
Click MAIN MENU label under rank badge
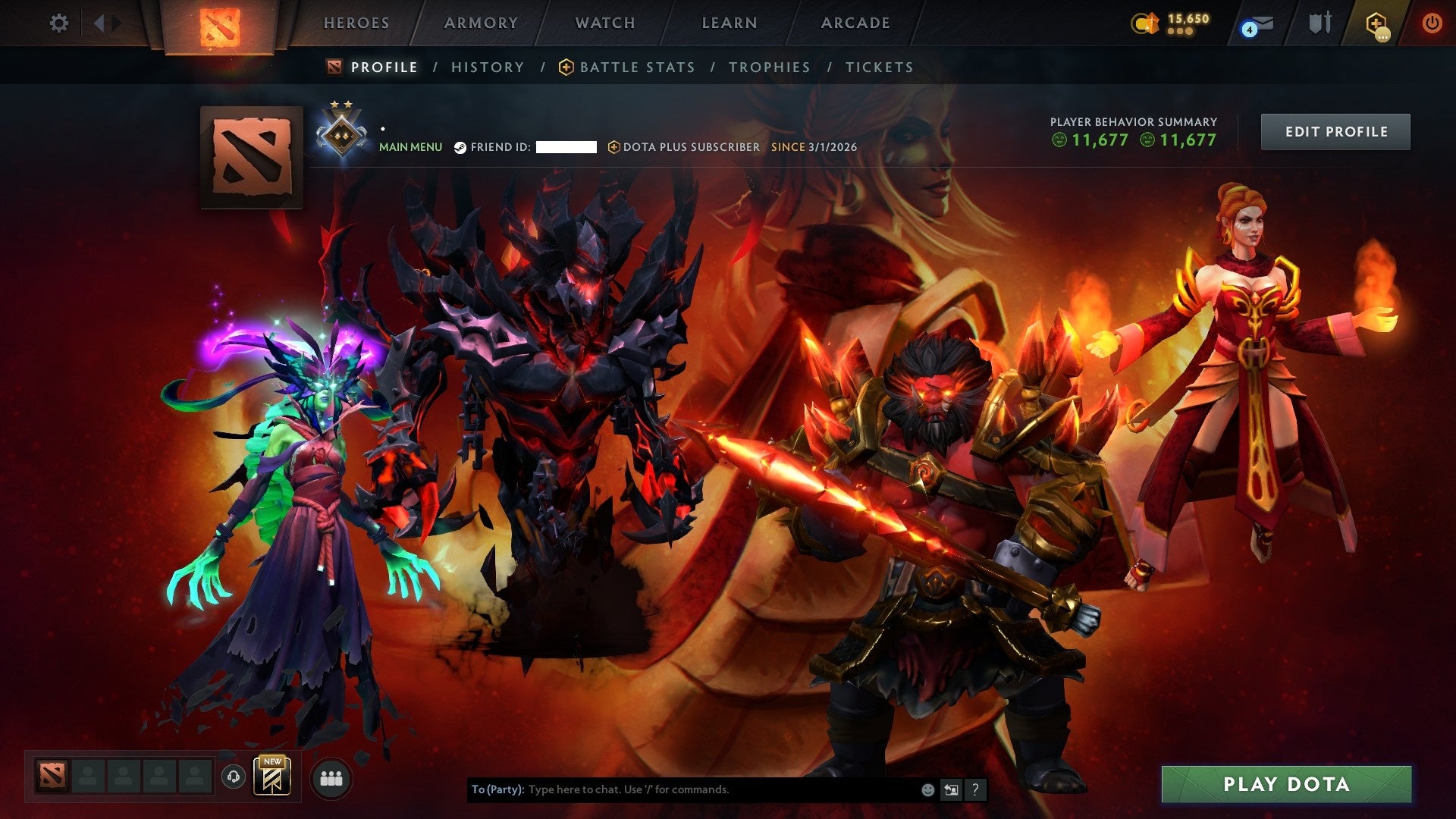point(410,147)
